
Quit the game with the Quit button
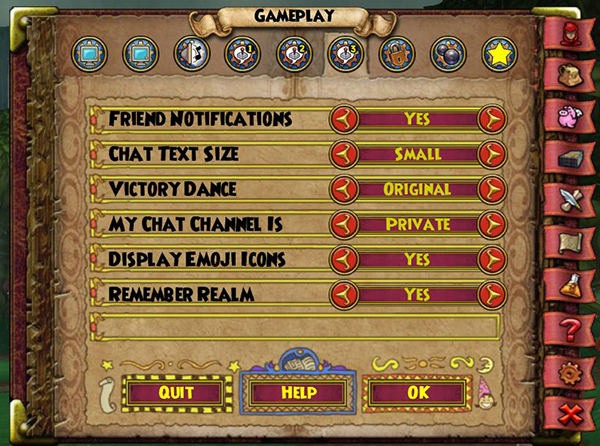tap(176, 391)
